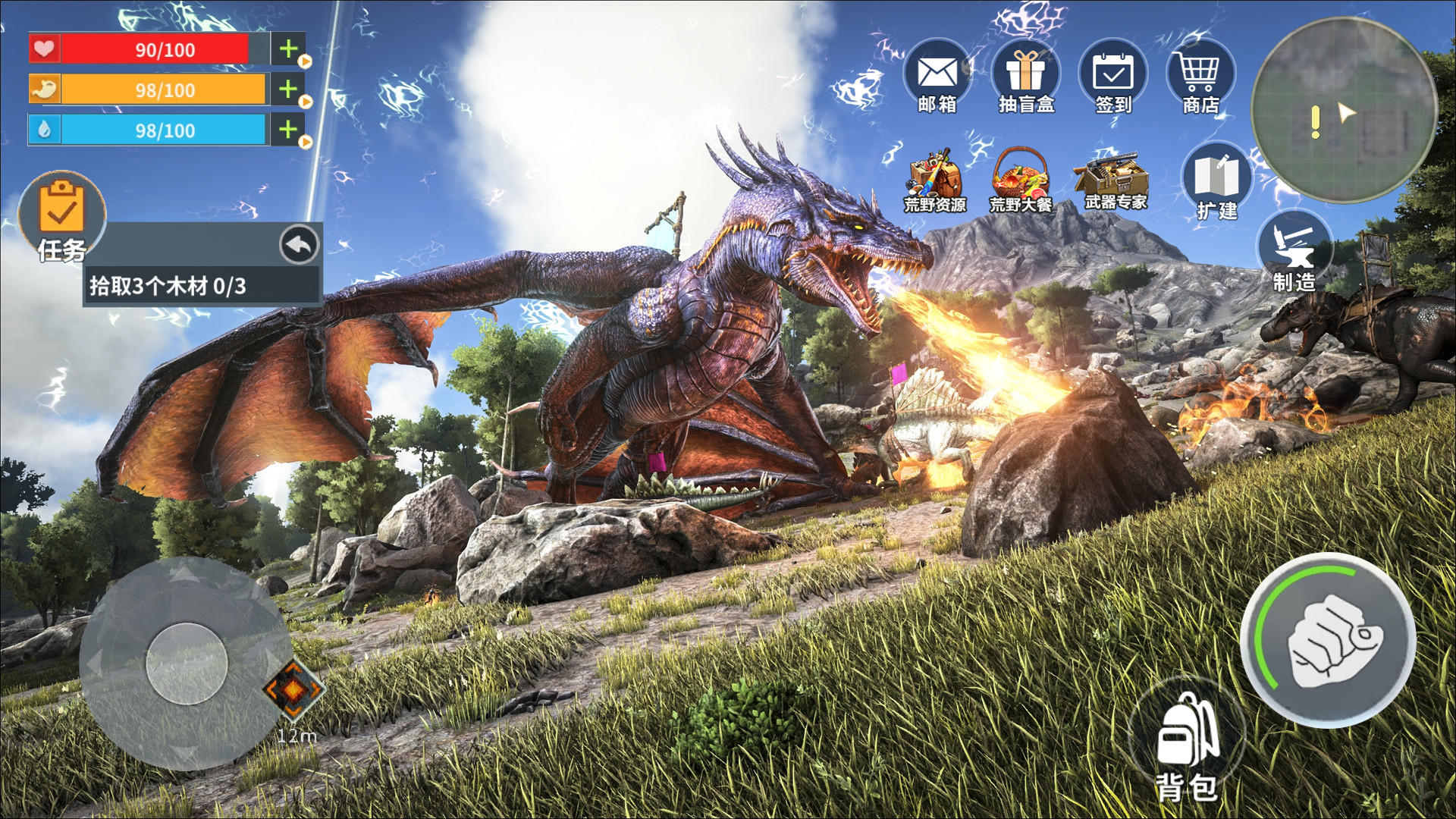The height and width of the screenshot is (819, 1456).
Task: Add stamina with the orange bar plus
Action: (x=287, y=89)
